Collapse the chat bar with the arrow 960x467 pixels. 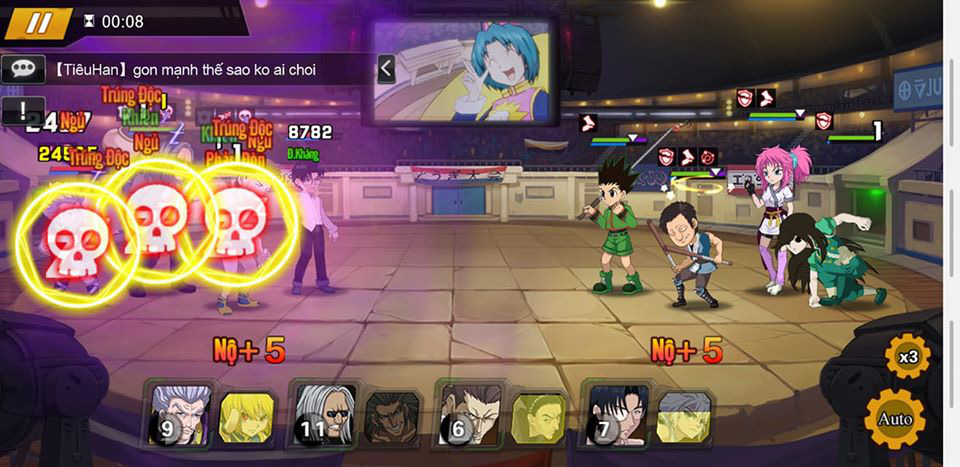point(386,69)
